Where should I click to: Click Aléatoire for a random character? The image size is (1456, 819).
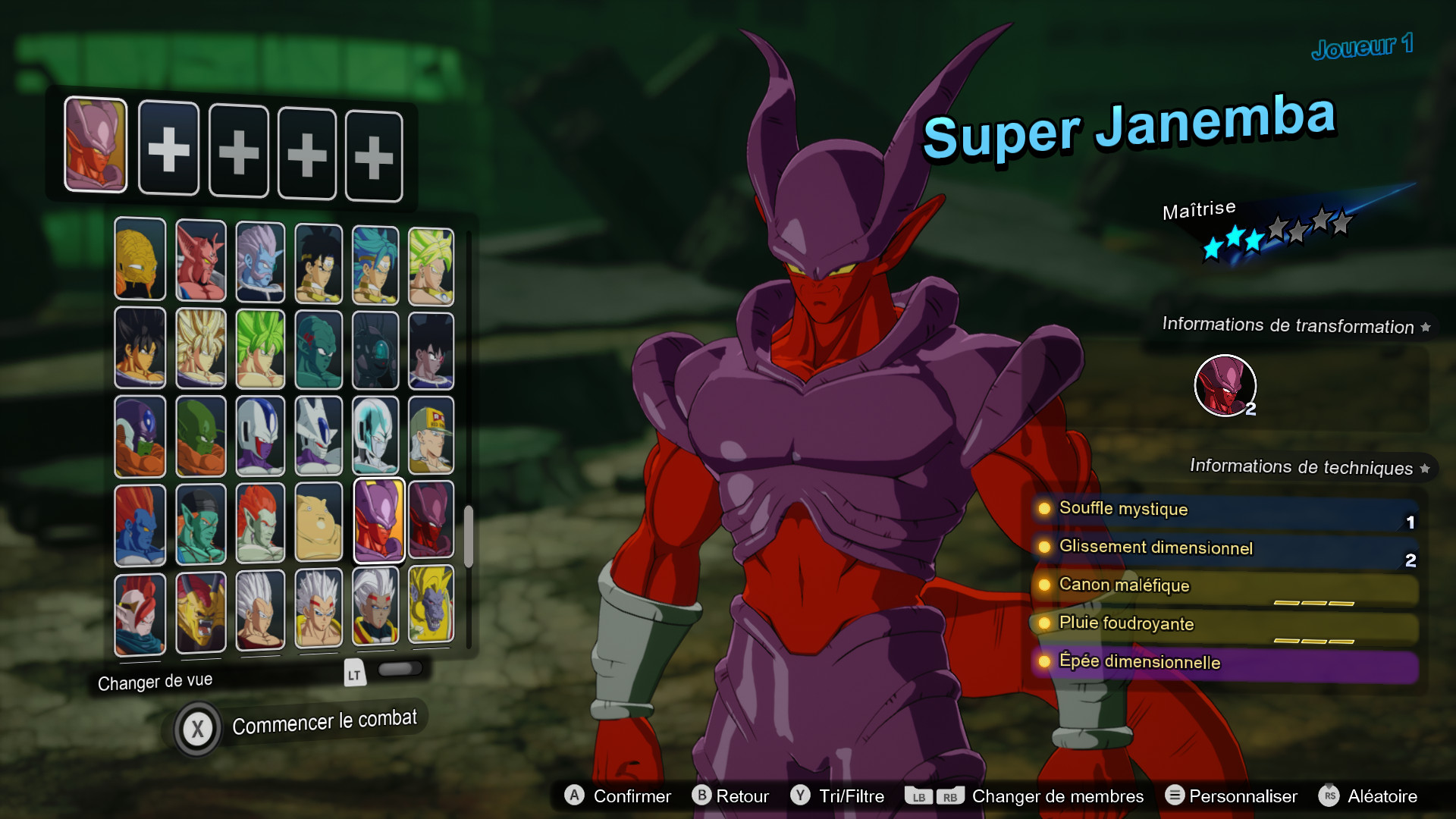pos(1382,796)
